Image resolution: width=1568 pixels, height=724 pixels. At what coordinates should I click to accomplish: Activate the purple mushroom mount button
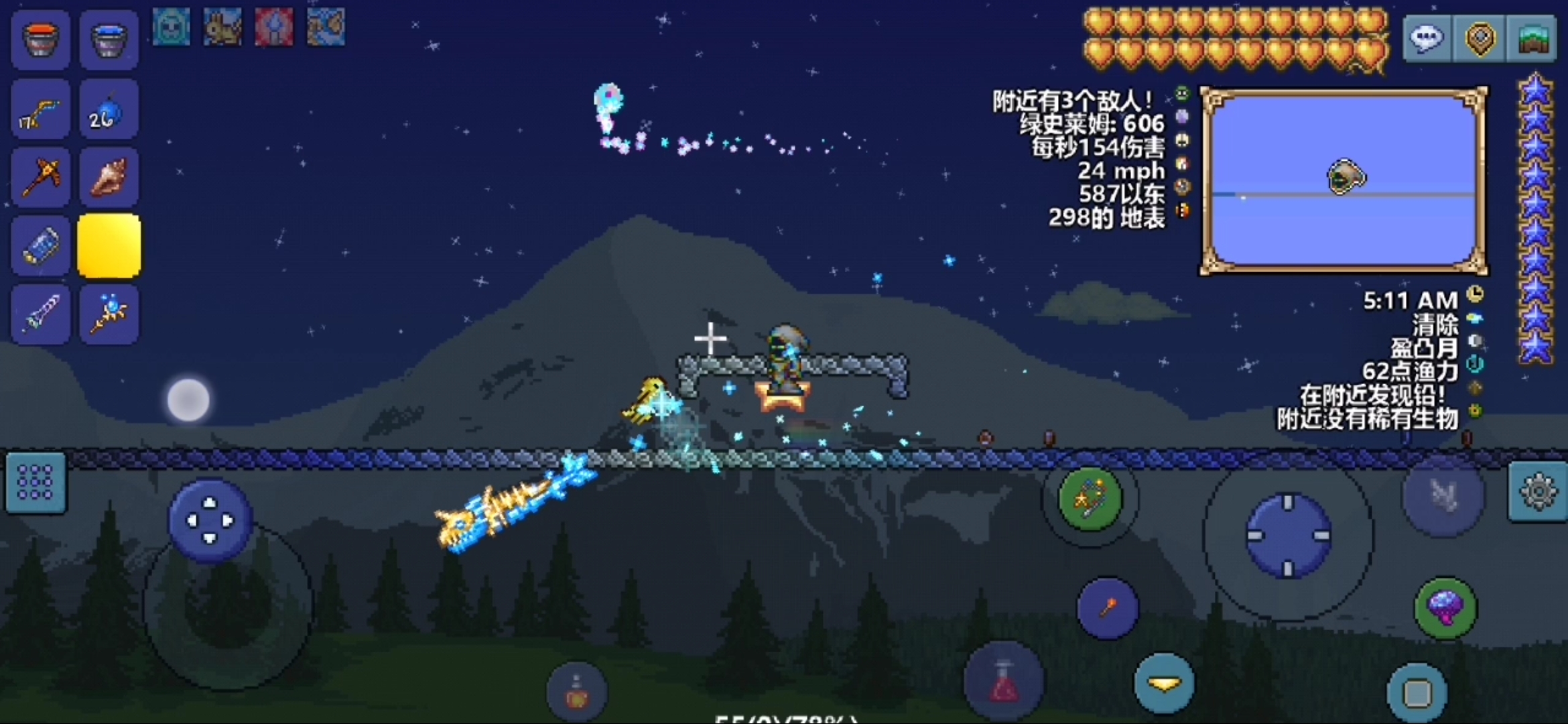pyautogui.click(x=1445, y=608)
